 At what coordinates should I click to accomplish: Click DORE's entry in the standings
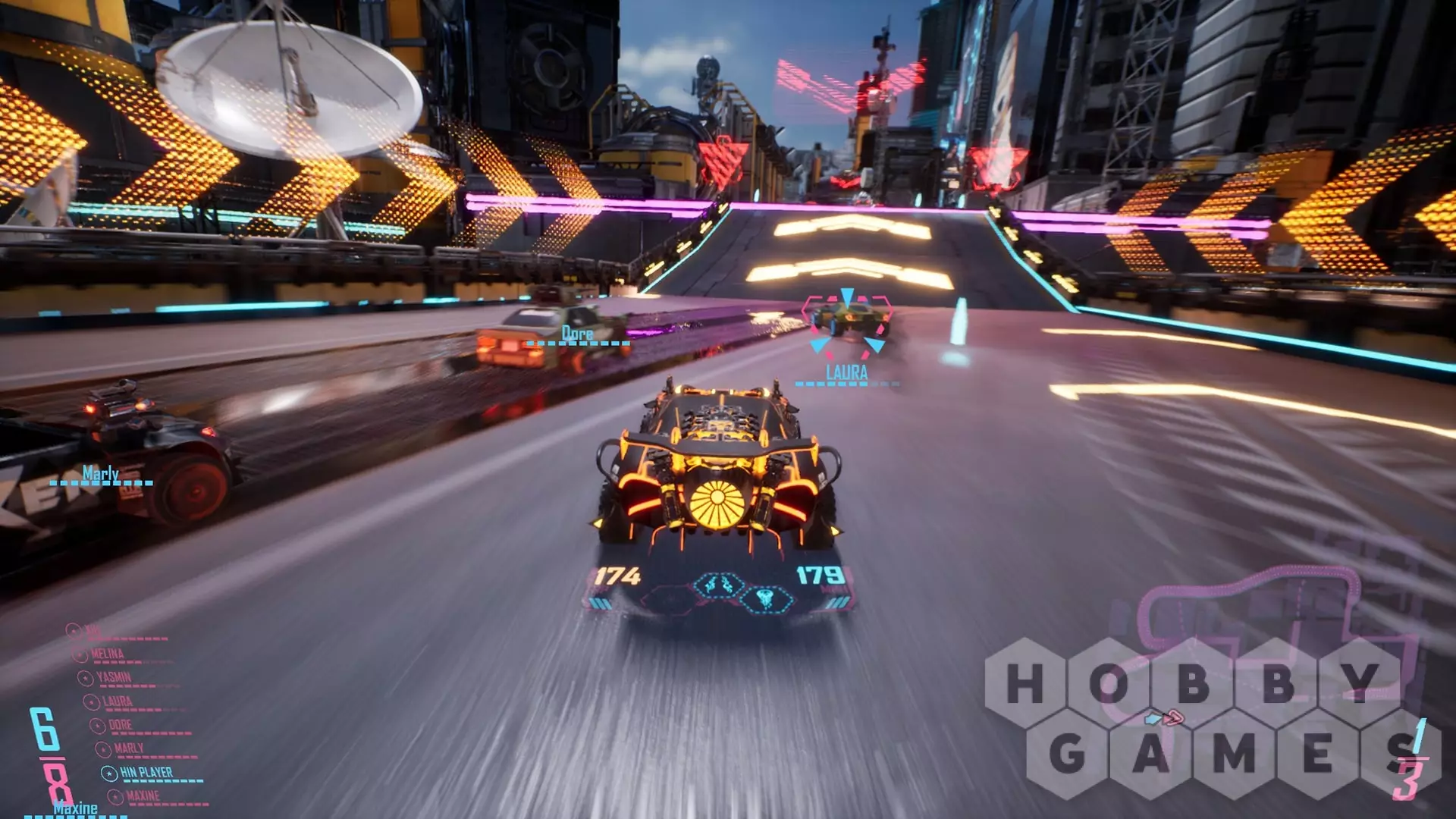120,725
